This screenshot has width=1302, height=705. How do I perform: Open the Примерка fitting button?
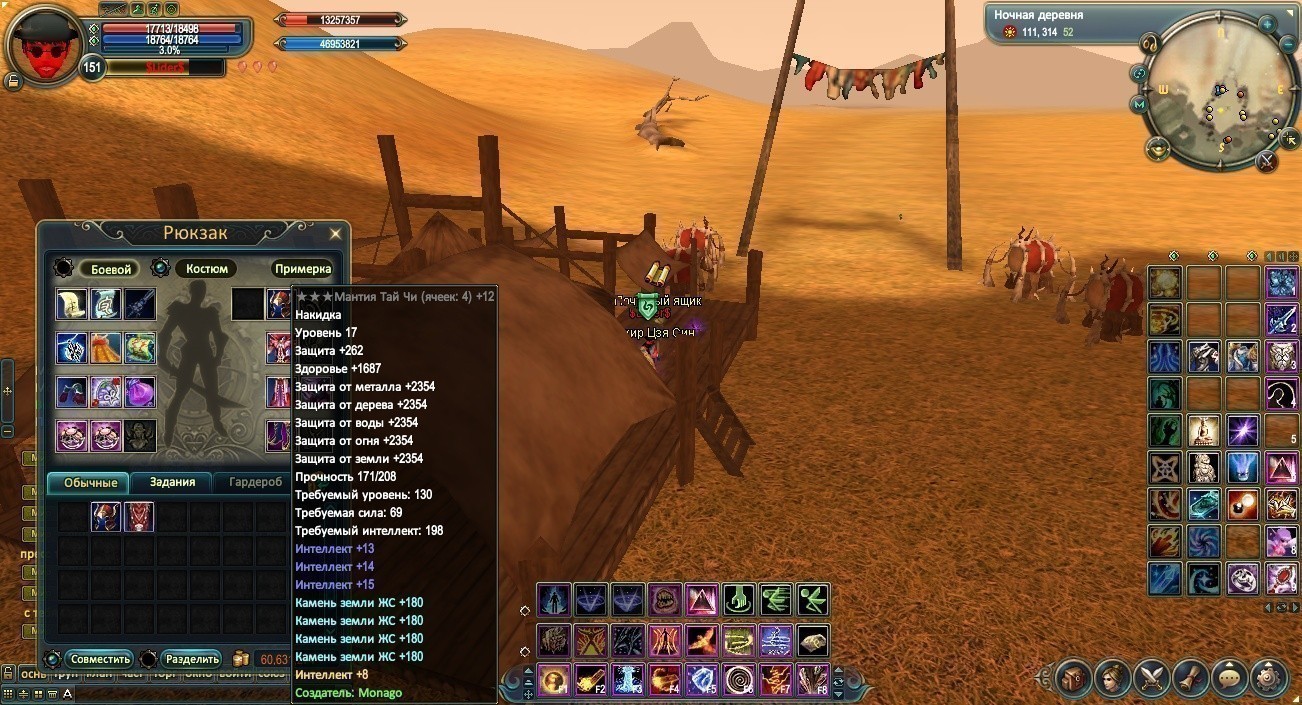pos(302,269)
